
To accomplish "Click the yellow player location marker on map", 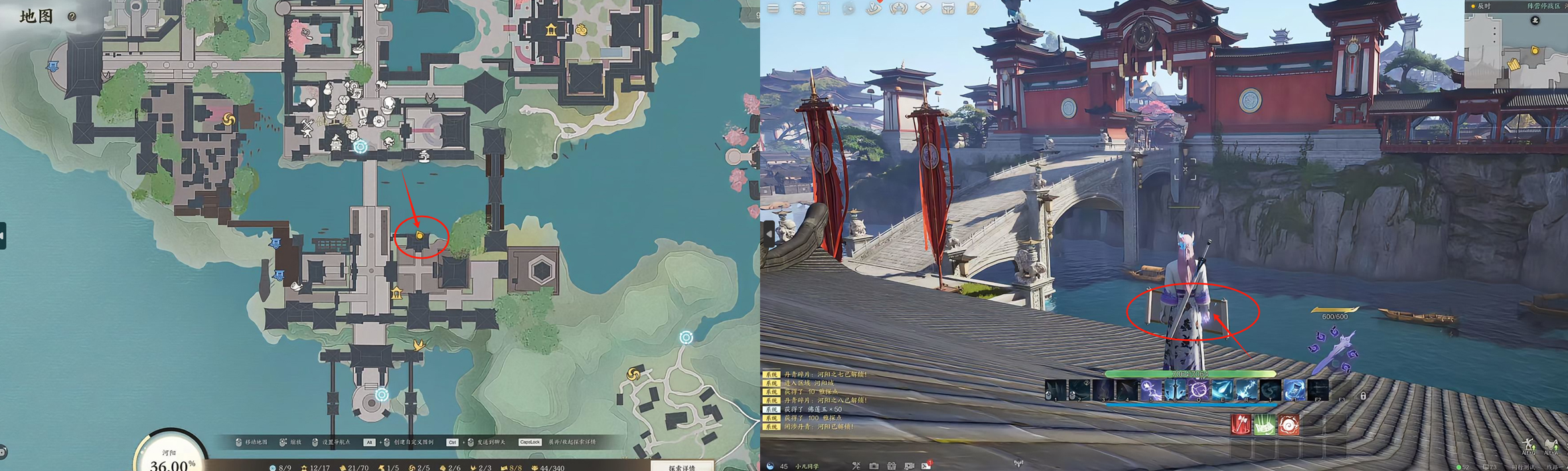I will pyautogui.click(x=420, y=236).
